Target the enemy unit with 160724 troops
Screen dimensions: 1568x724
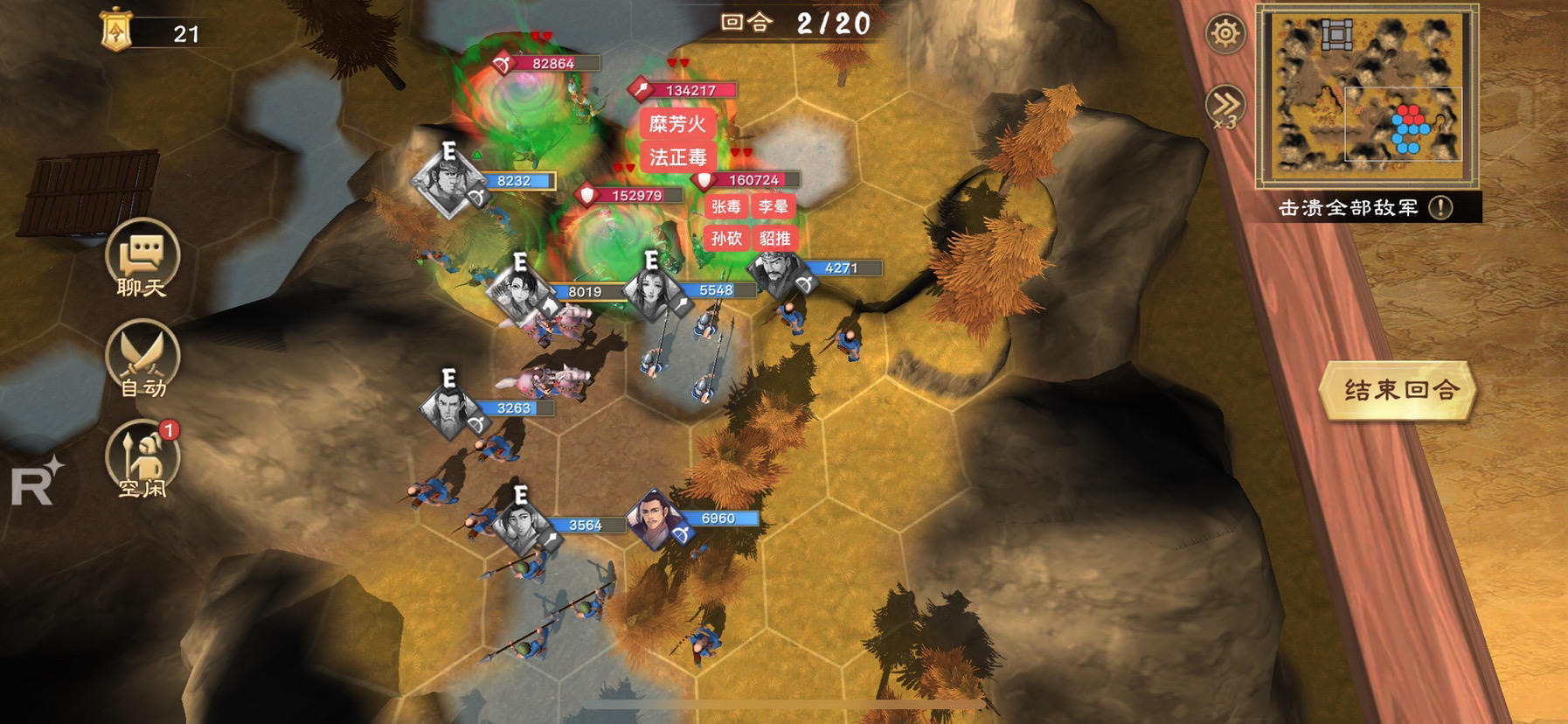point(746,180)
